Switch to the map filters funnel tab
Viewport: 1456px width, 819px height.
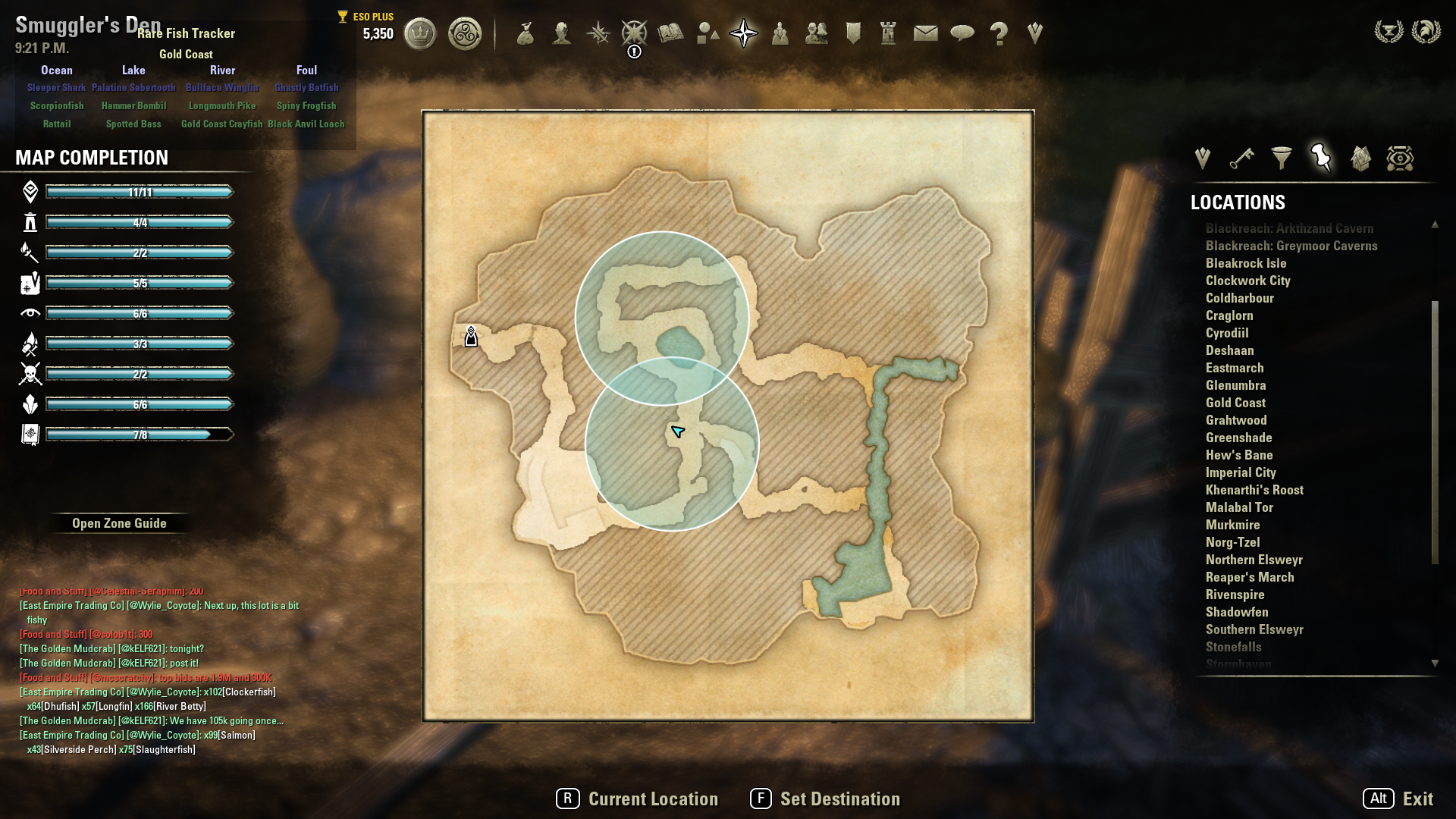click(x=1282, y=158)
